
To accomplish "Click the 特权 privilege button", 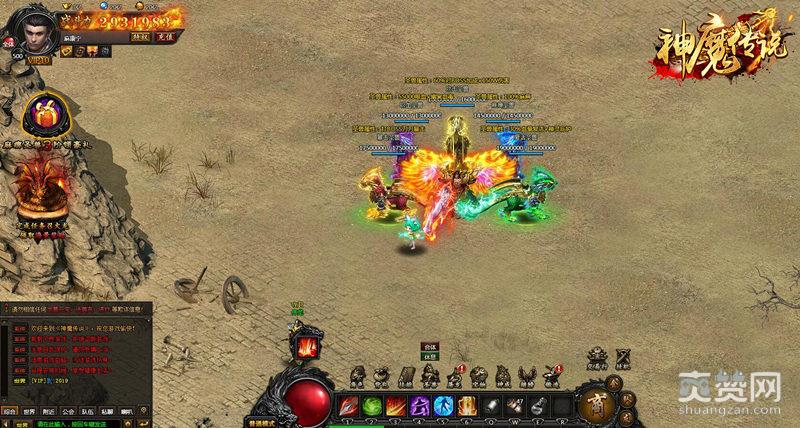I will point(141,36).
